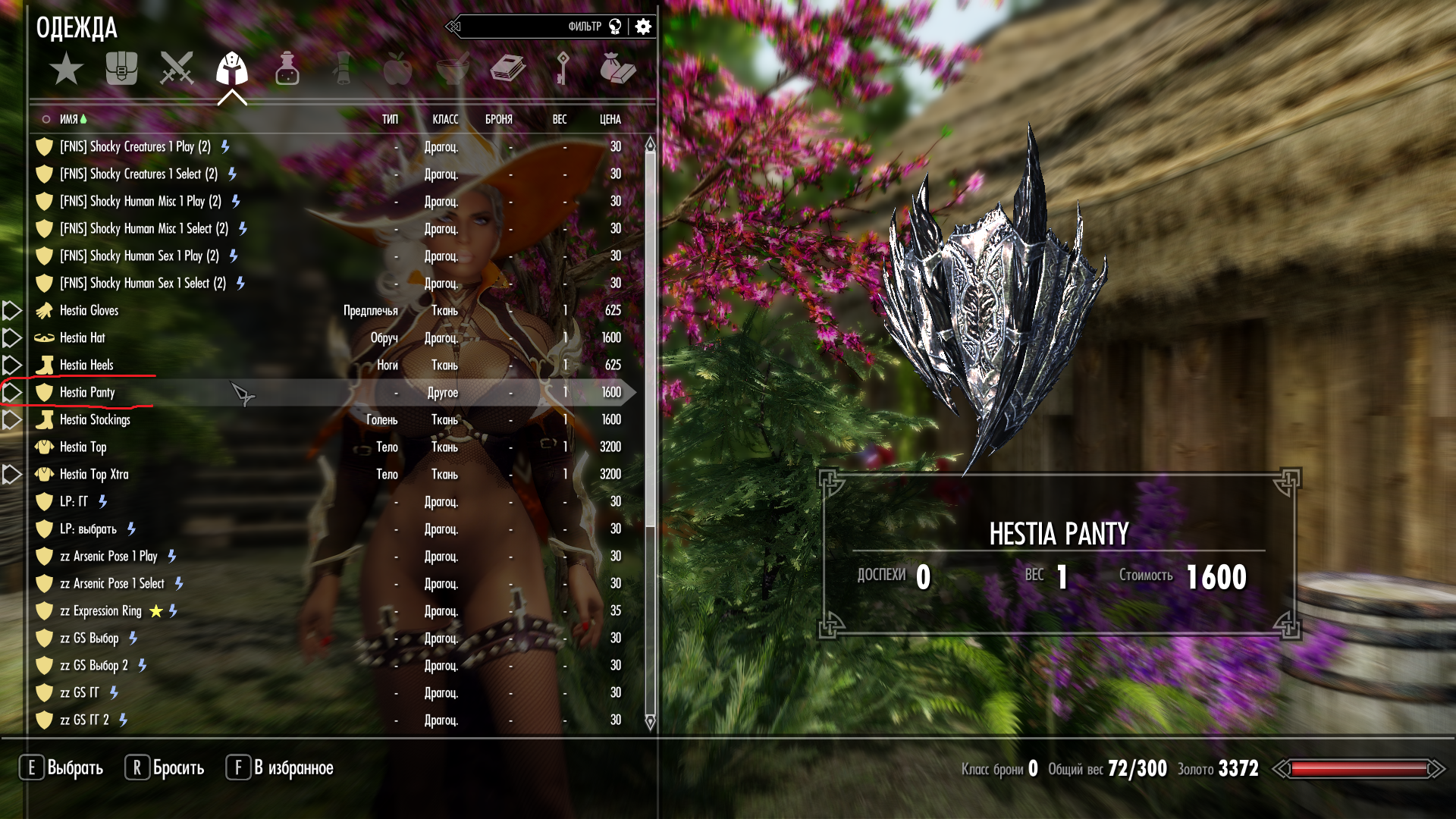Click the scrollbar down arrow
1456x819 pixels.
pos(650,721)
